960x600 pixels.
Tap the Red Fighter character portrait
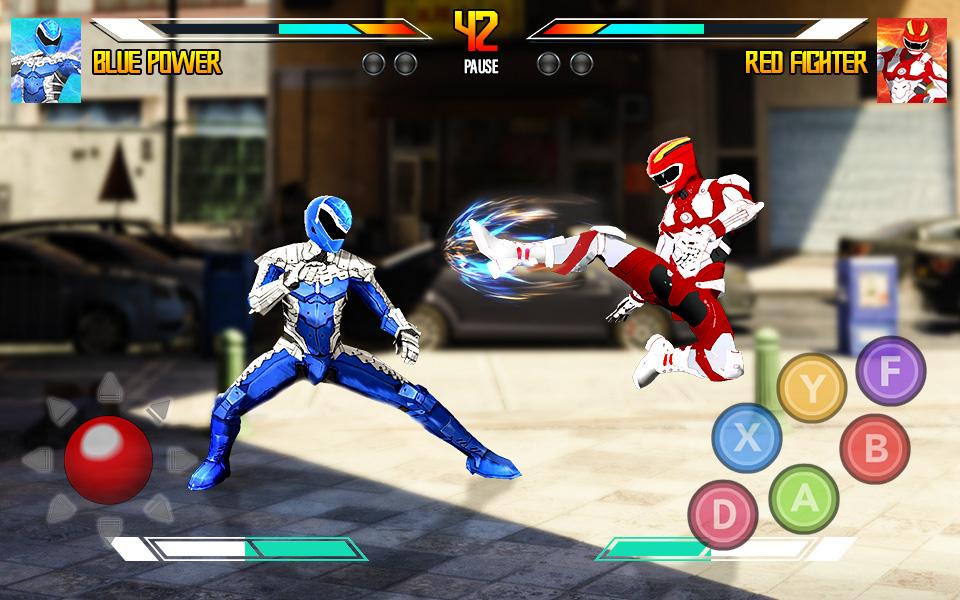click(911, 61)
